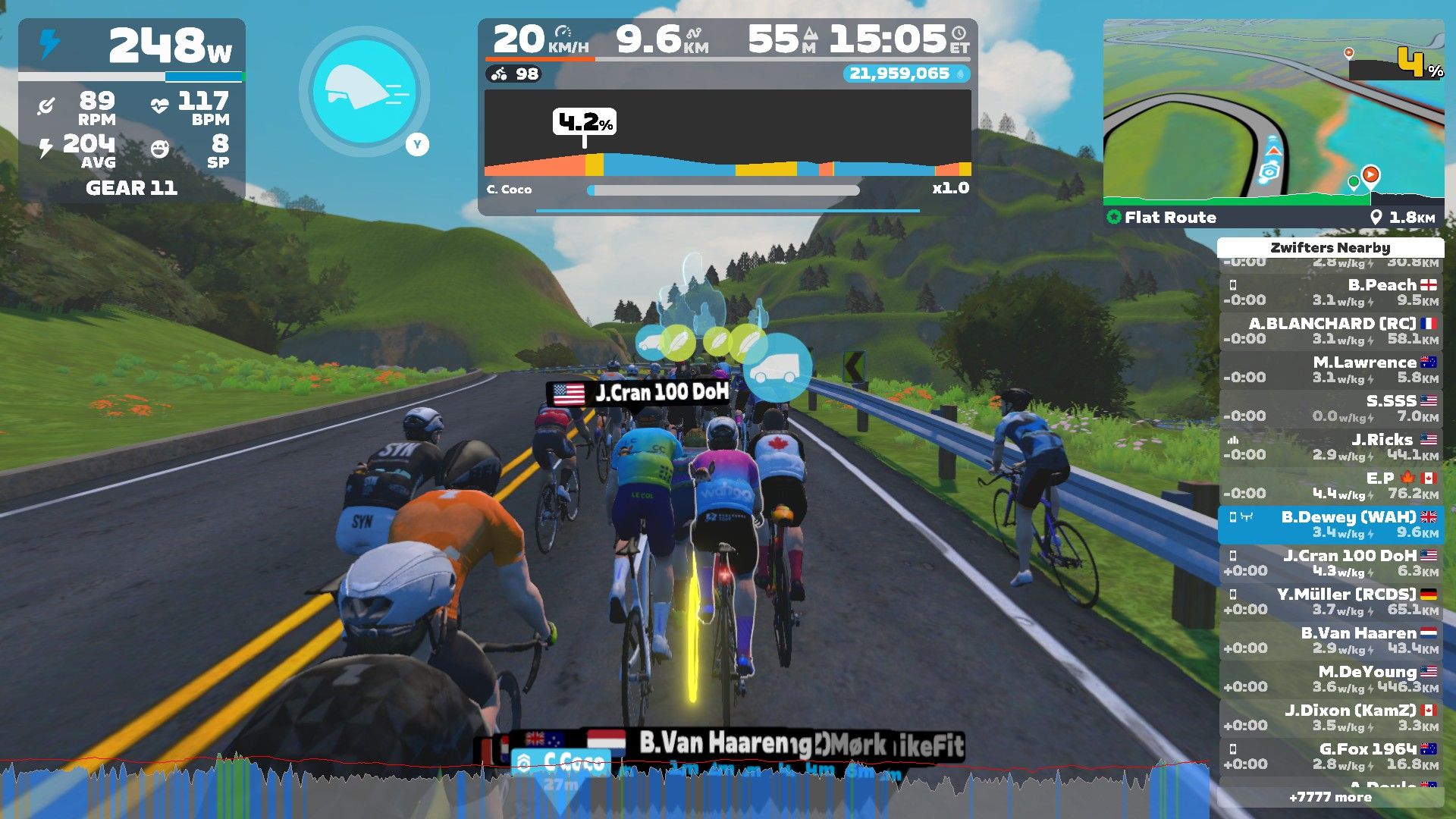
Task: Select G.Fox 1964 in the list
Action: click(x=1331, y=757)
